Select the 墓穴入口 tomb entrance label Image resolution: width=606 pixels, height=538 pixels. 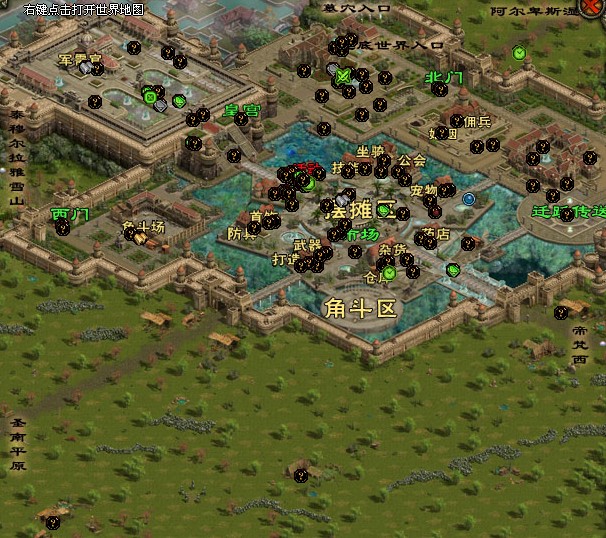[357, 8]
